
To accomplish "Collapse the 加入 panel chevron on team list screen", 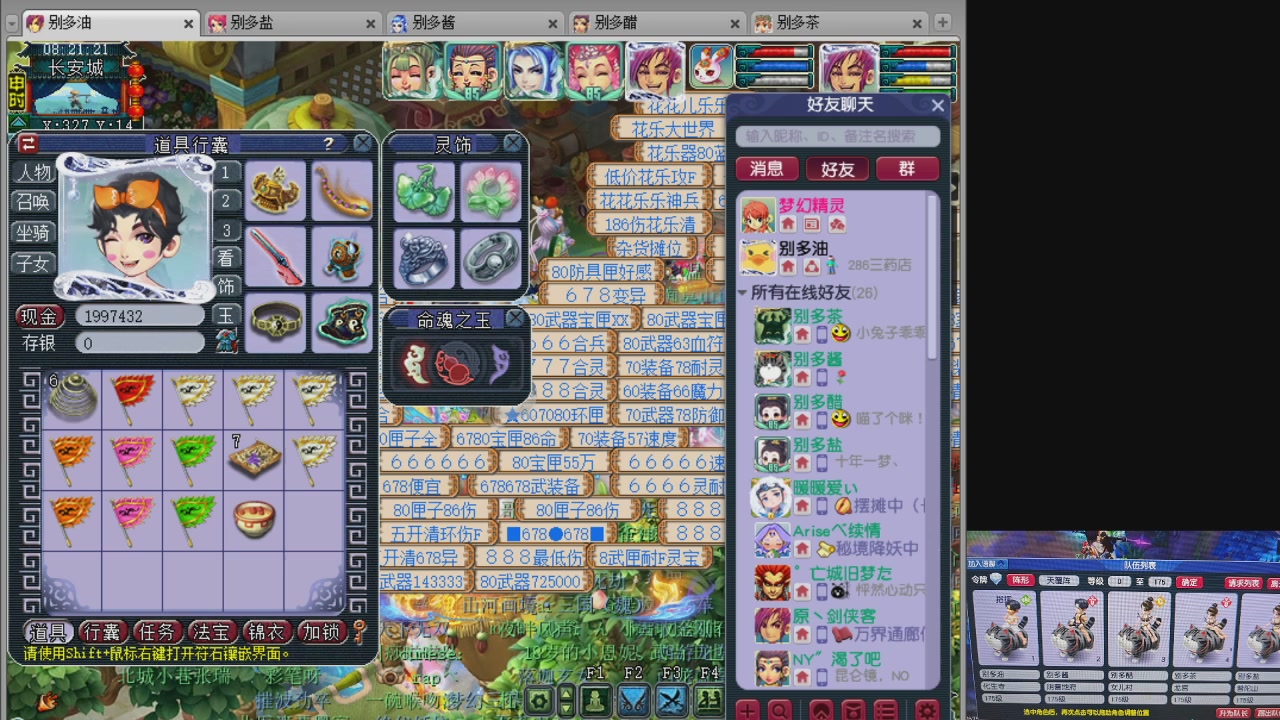I will 1001,563.
